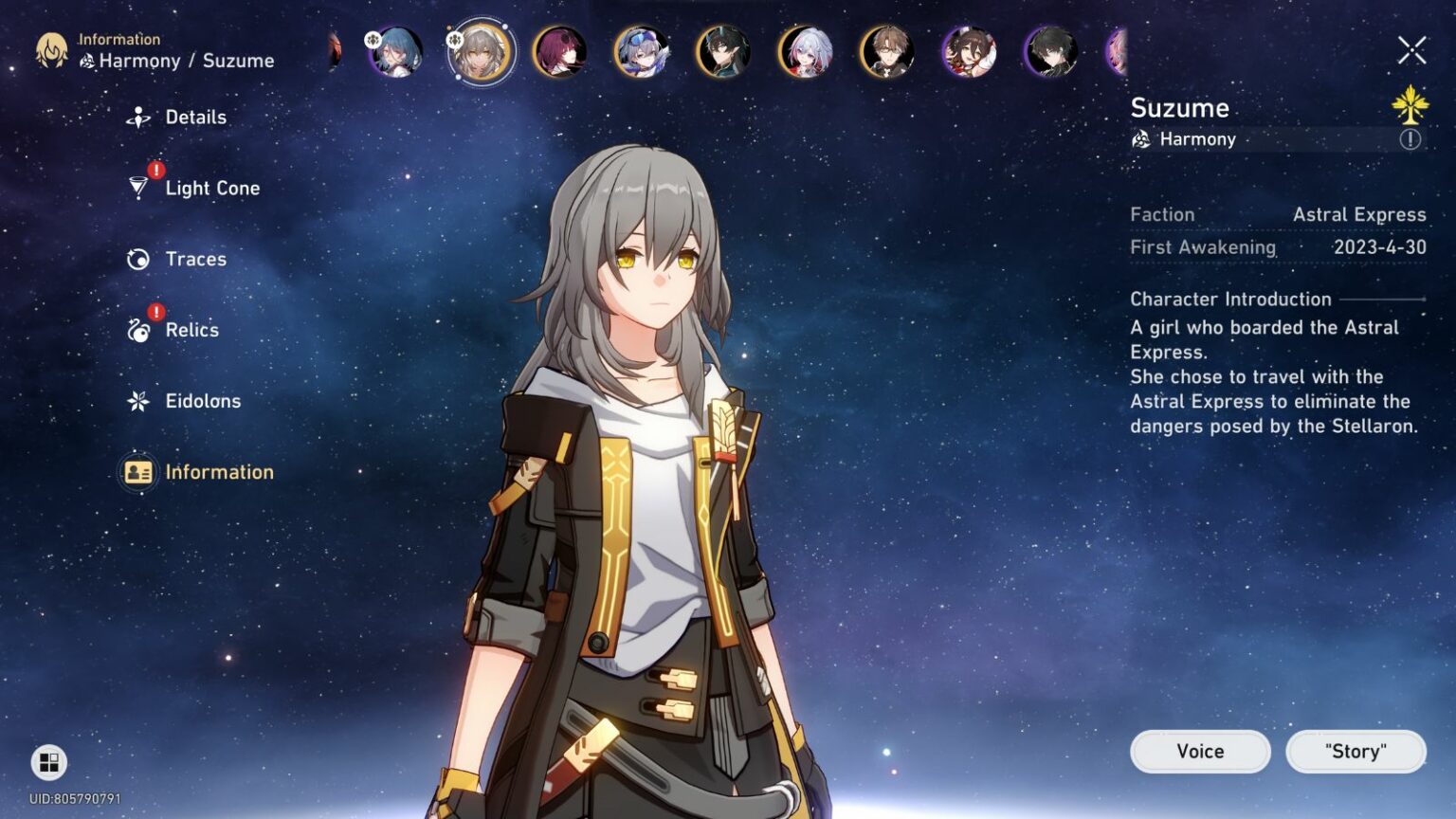
Task: Click the exclamation info icon near Harmony
Action: (x=1411, y=140)
